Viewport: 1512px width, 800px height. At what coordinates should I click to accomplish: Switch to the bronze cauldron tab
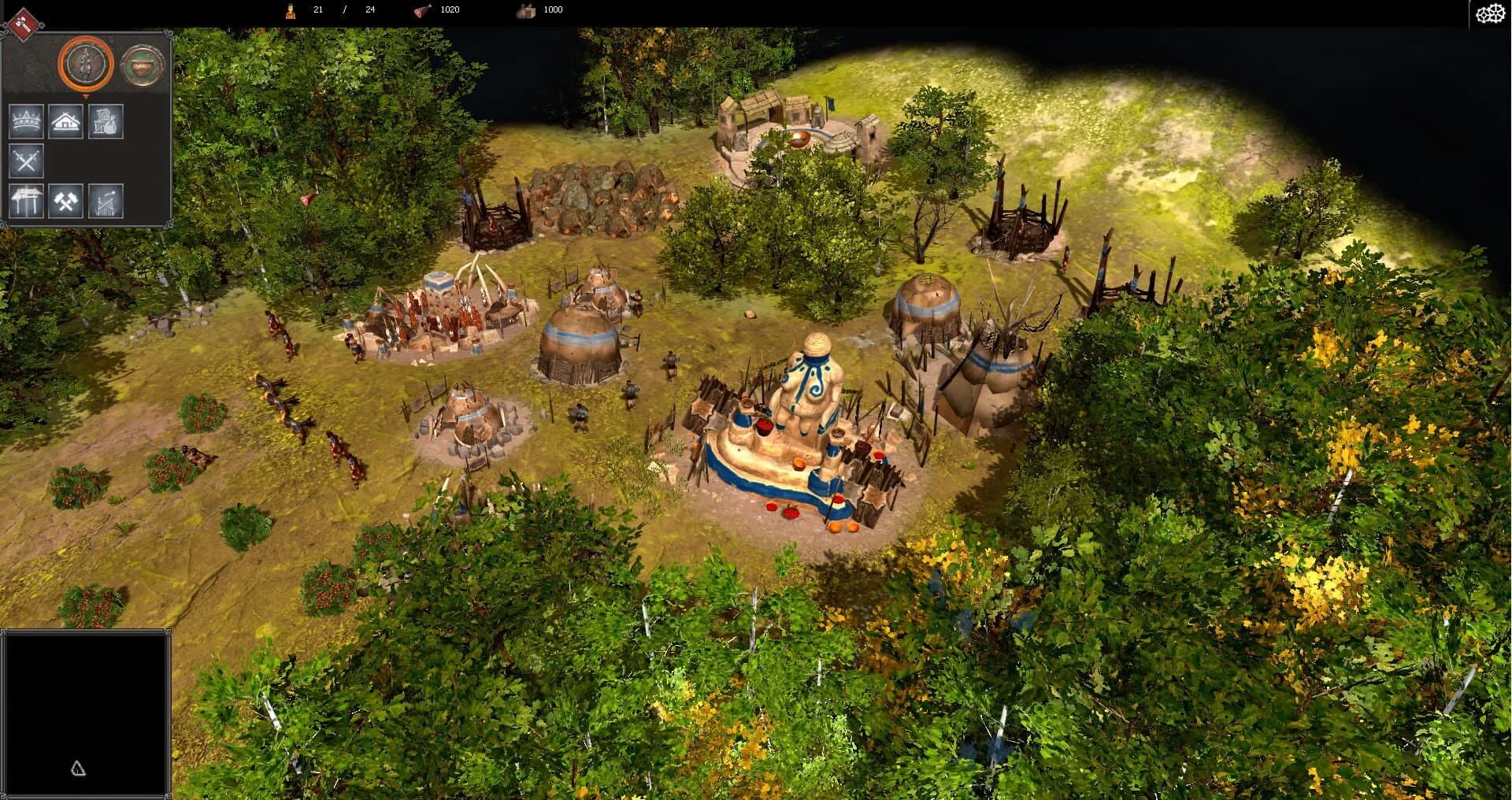[142, 64]
